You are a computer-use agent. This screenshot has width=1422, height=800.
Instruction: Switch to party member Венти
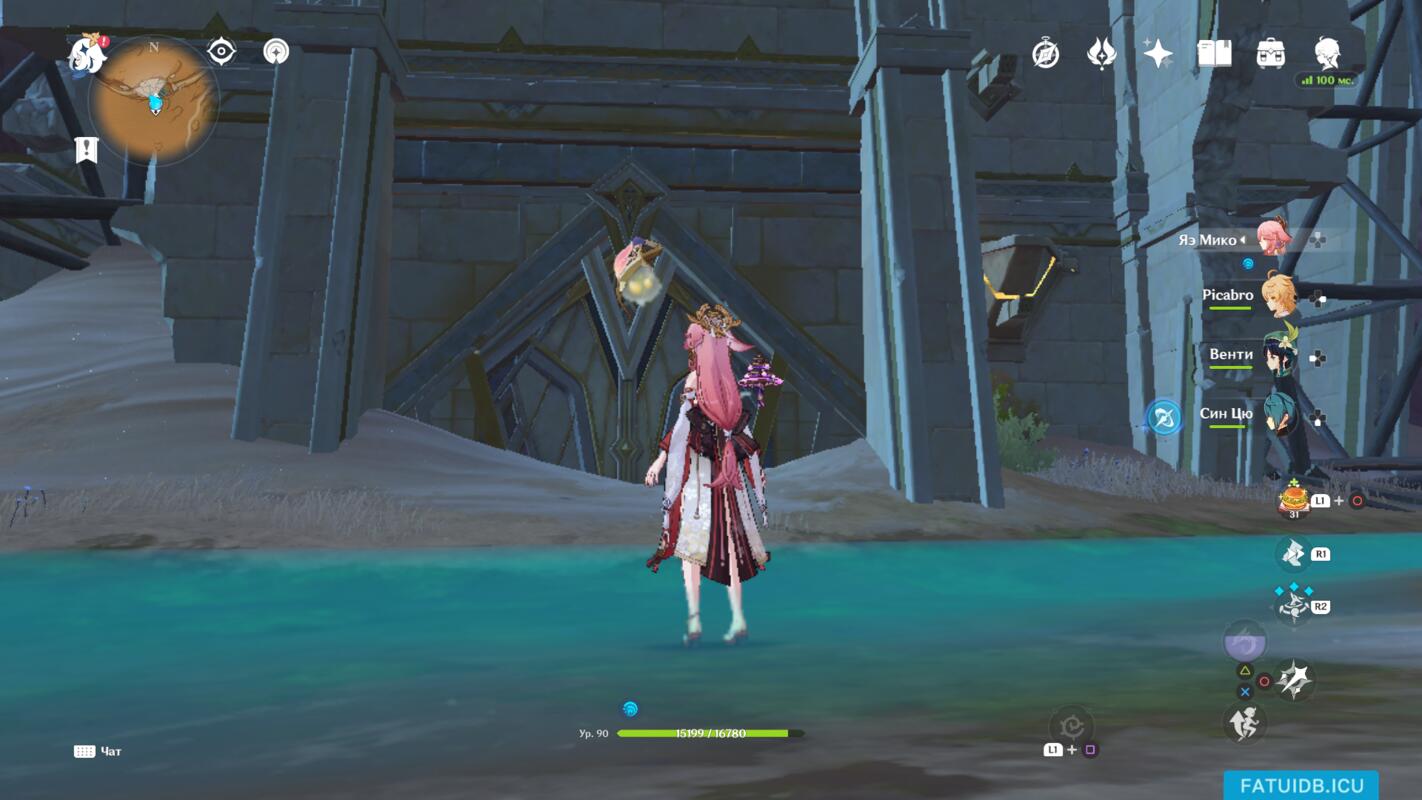pyautogui.click(x=1277, y=355)
